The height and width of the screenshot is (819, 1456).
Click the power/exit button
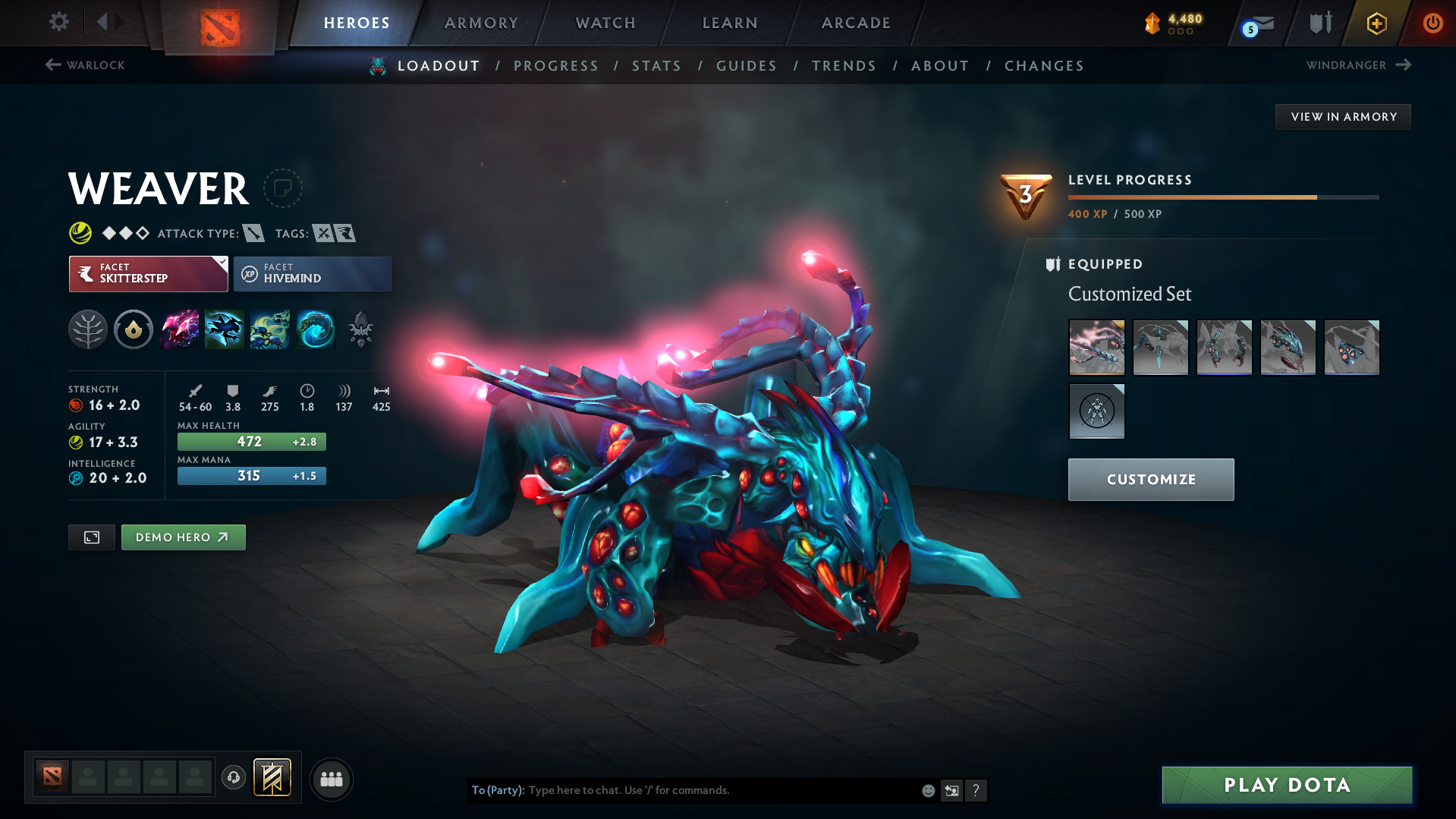pos(1432,23)
